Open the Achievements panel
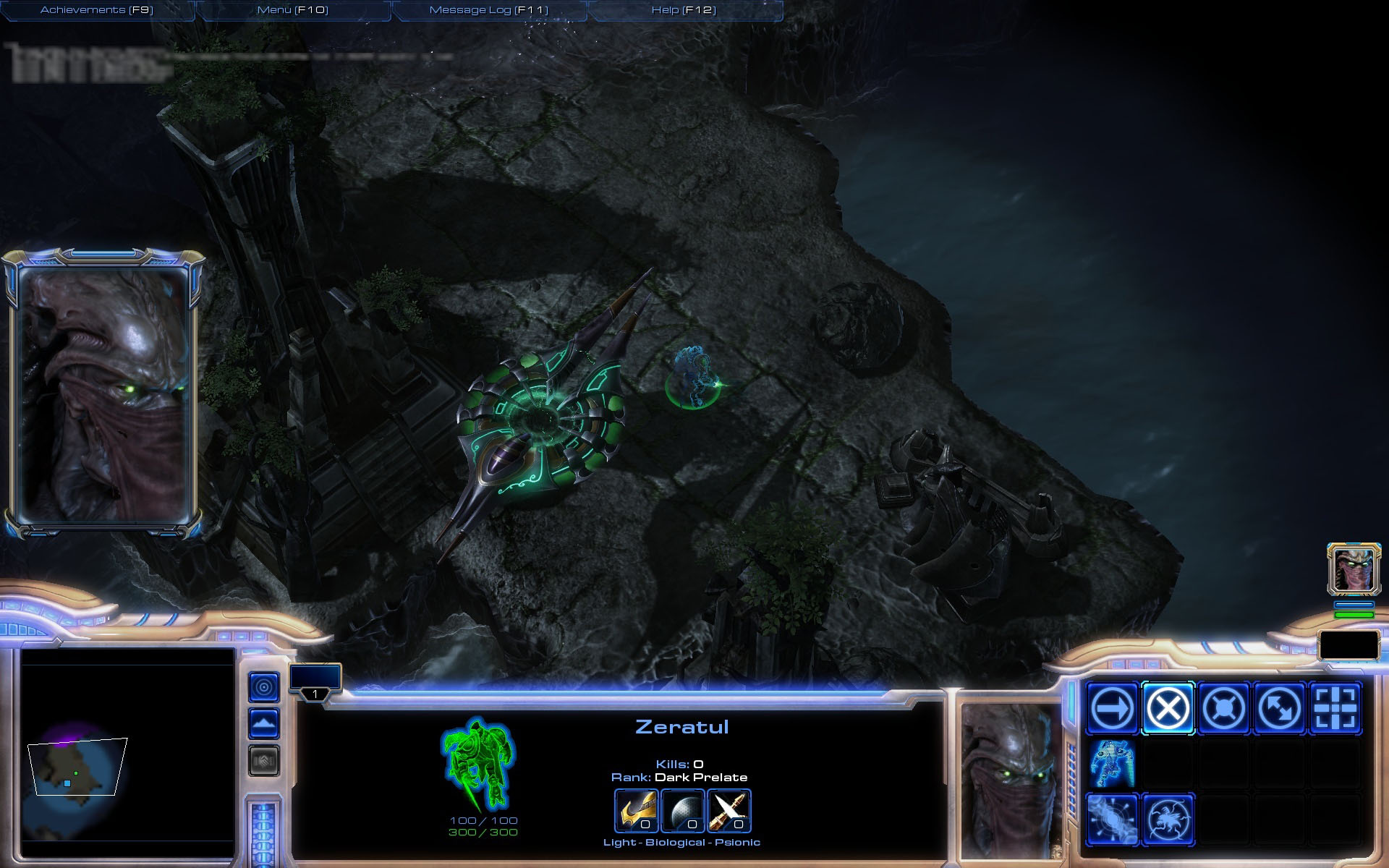 click(97, 10)
